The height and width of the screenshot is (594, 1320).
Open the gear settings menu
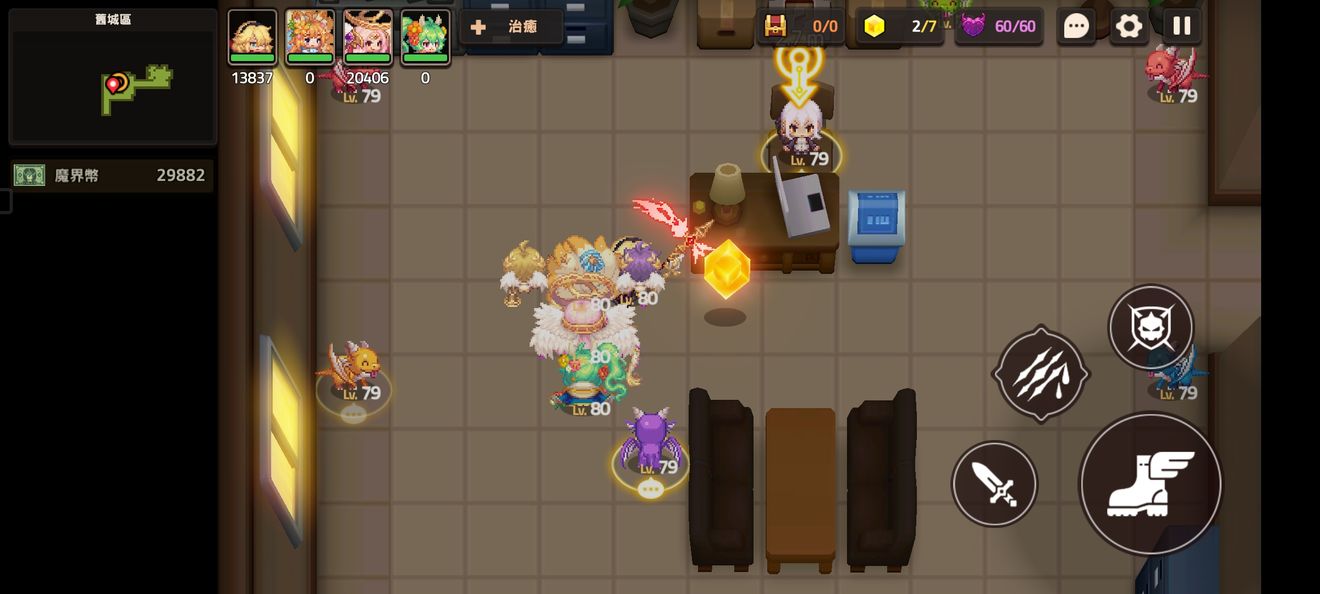pyautogui.click(x=1129, y=26)
